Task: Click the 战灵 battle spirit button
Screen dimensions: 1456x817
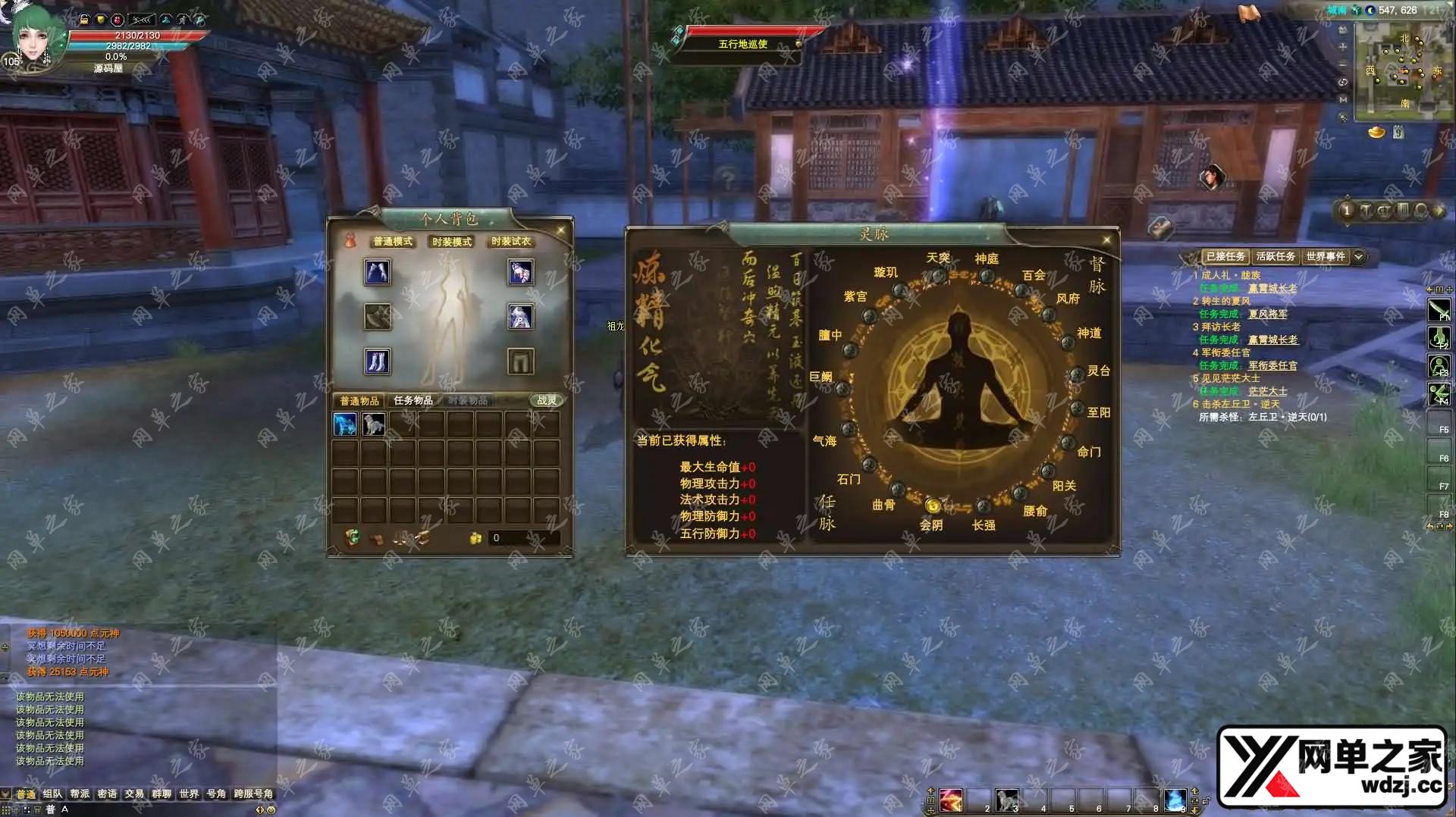Action: [546, 400]
